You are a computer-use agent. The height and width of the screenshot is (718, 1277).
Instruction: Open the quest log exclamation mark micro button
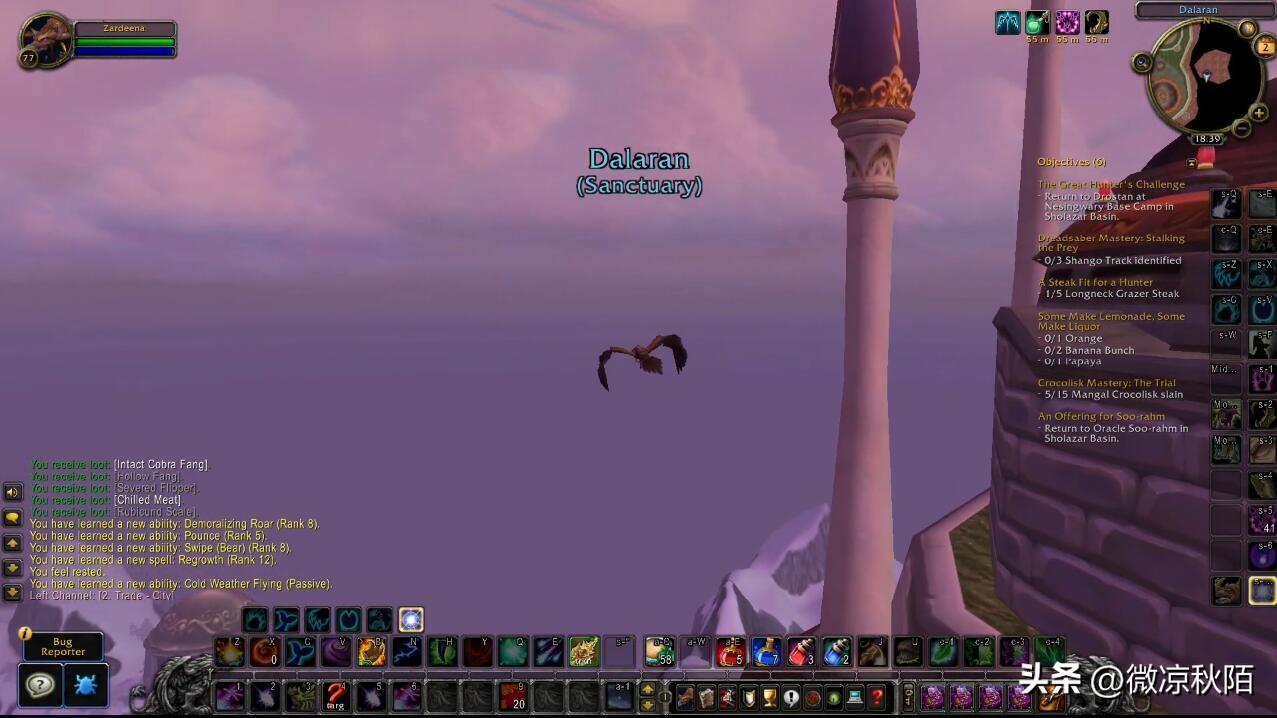point(791,696)
